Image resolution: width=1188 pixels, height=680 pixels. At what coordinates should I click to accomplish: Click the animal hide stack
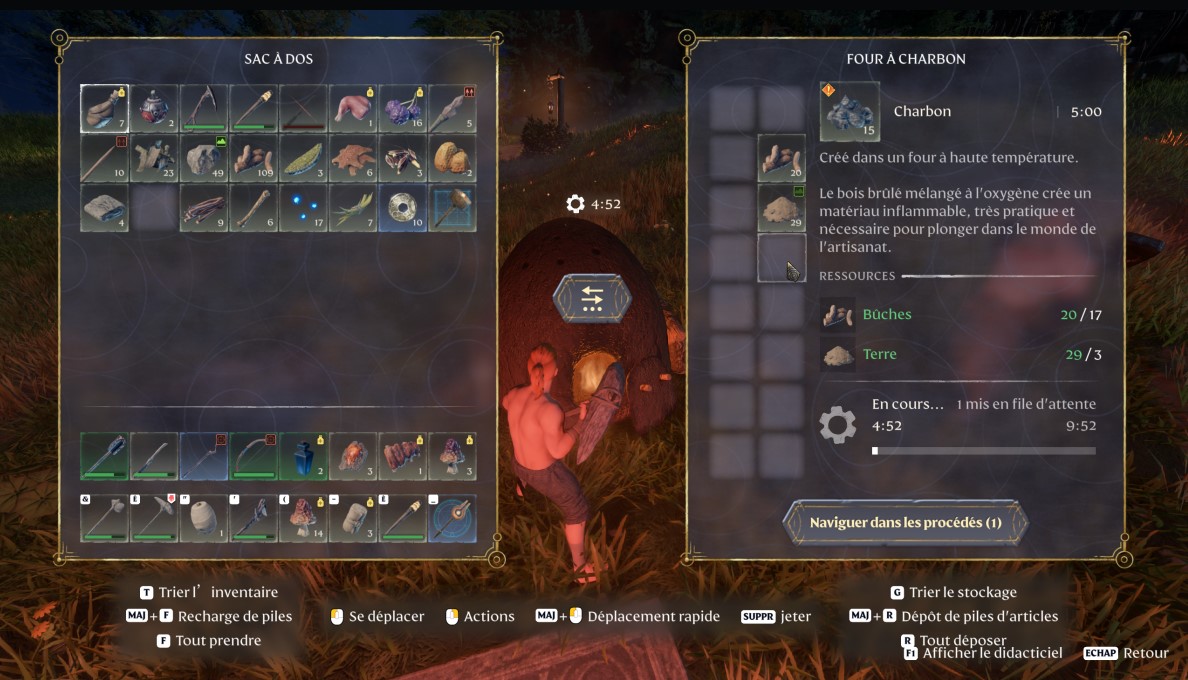pos(353,158)
